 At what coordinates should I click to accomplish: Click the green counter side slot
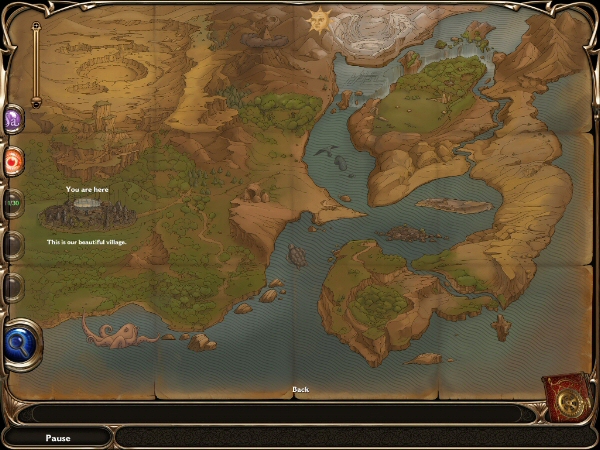click(x=13, y=203)
